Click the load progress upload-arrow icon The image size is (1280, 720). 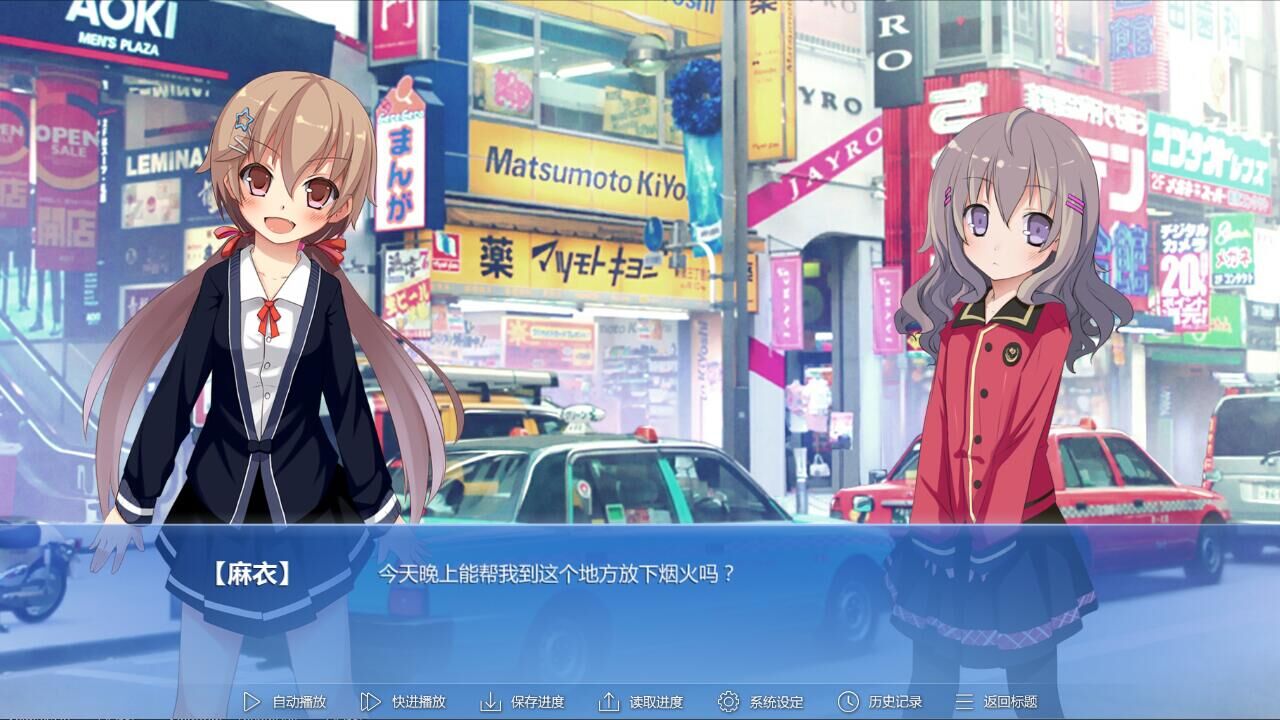click(x=611, y=702)
